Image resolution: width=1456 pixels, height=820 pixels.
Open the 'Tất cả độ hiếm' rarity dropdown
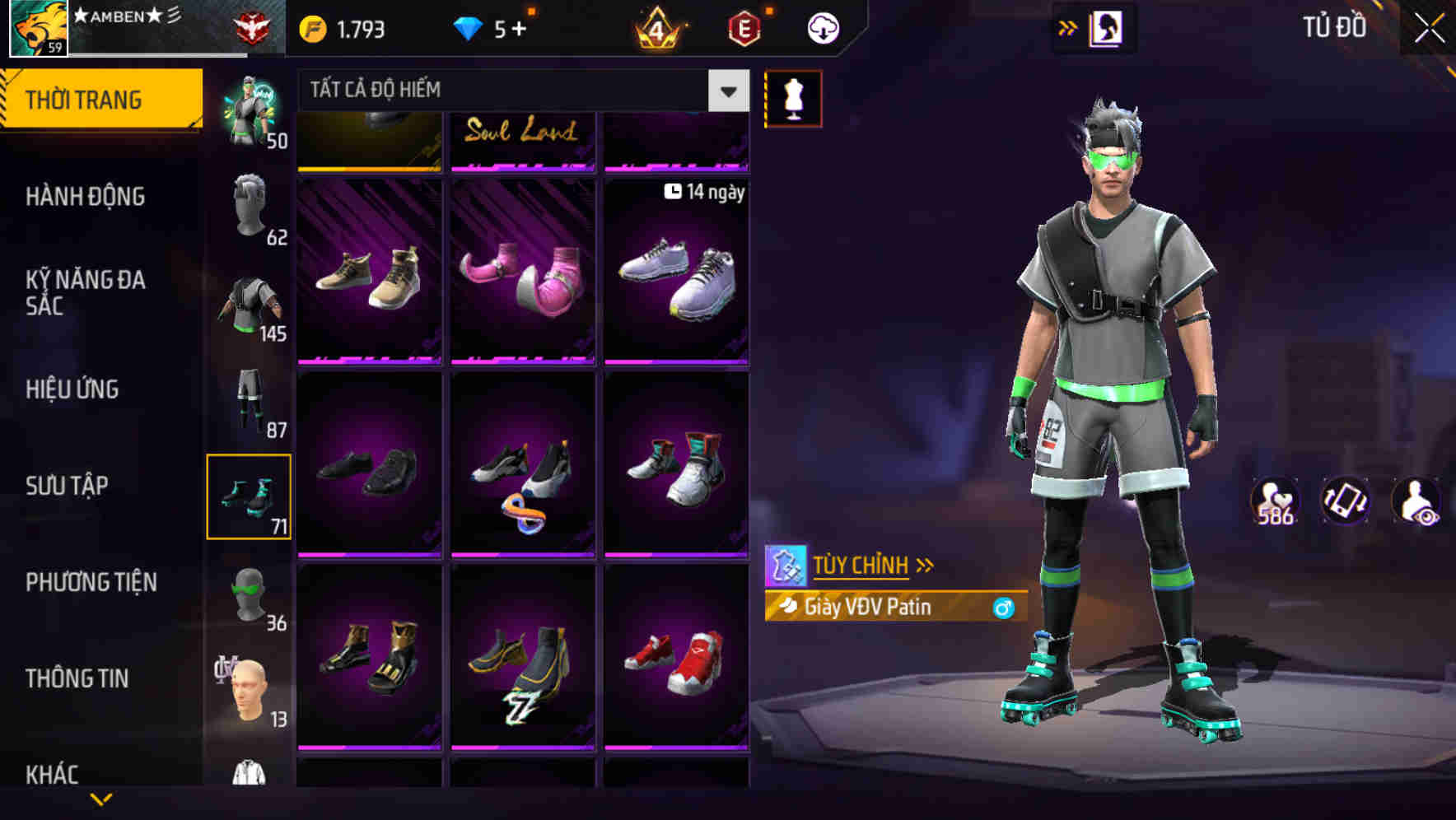pos(519,91)
